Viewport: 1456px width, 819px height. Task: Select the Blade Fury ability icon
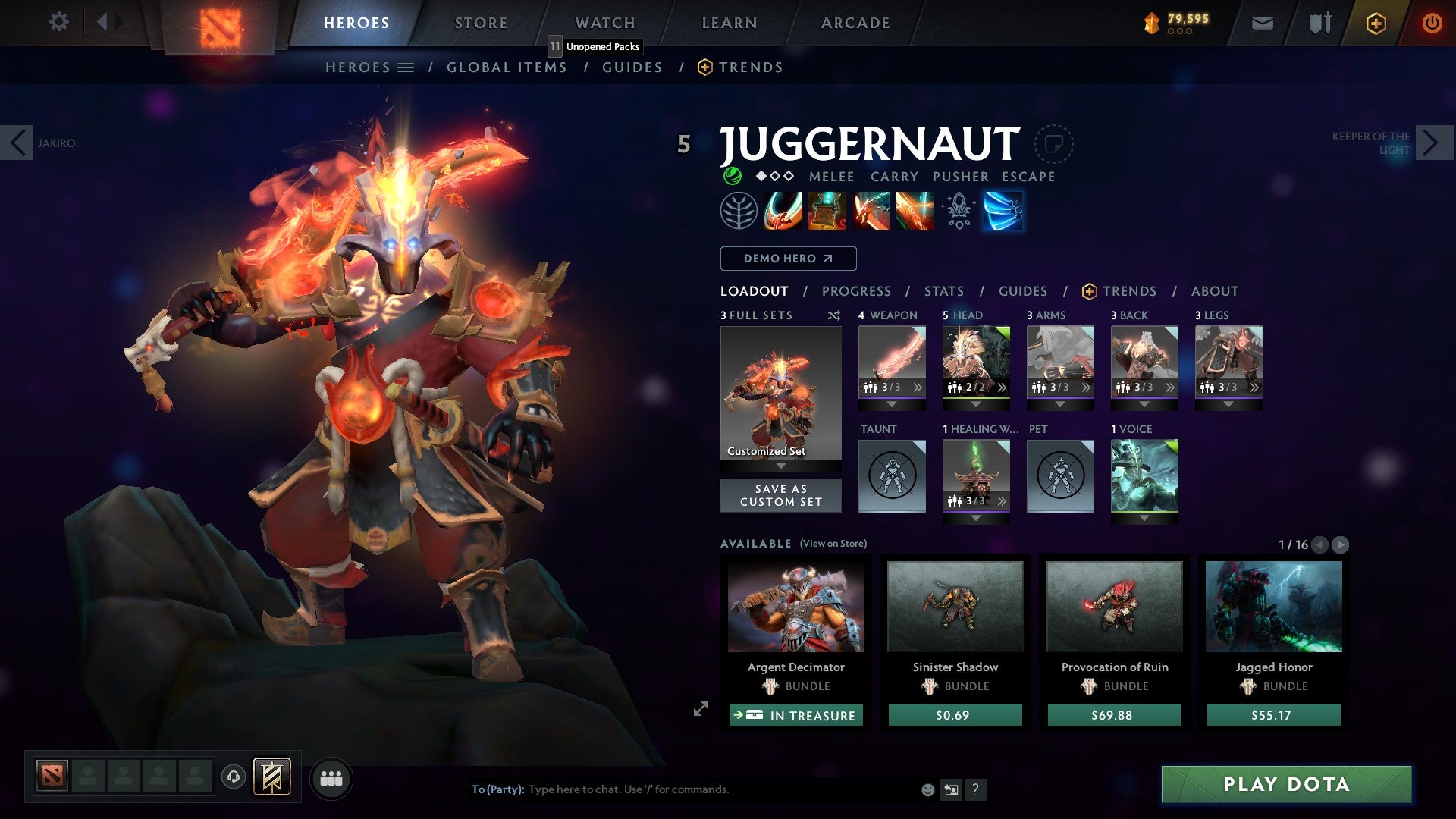click(782, 211)
